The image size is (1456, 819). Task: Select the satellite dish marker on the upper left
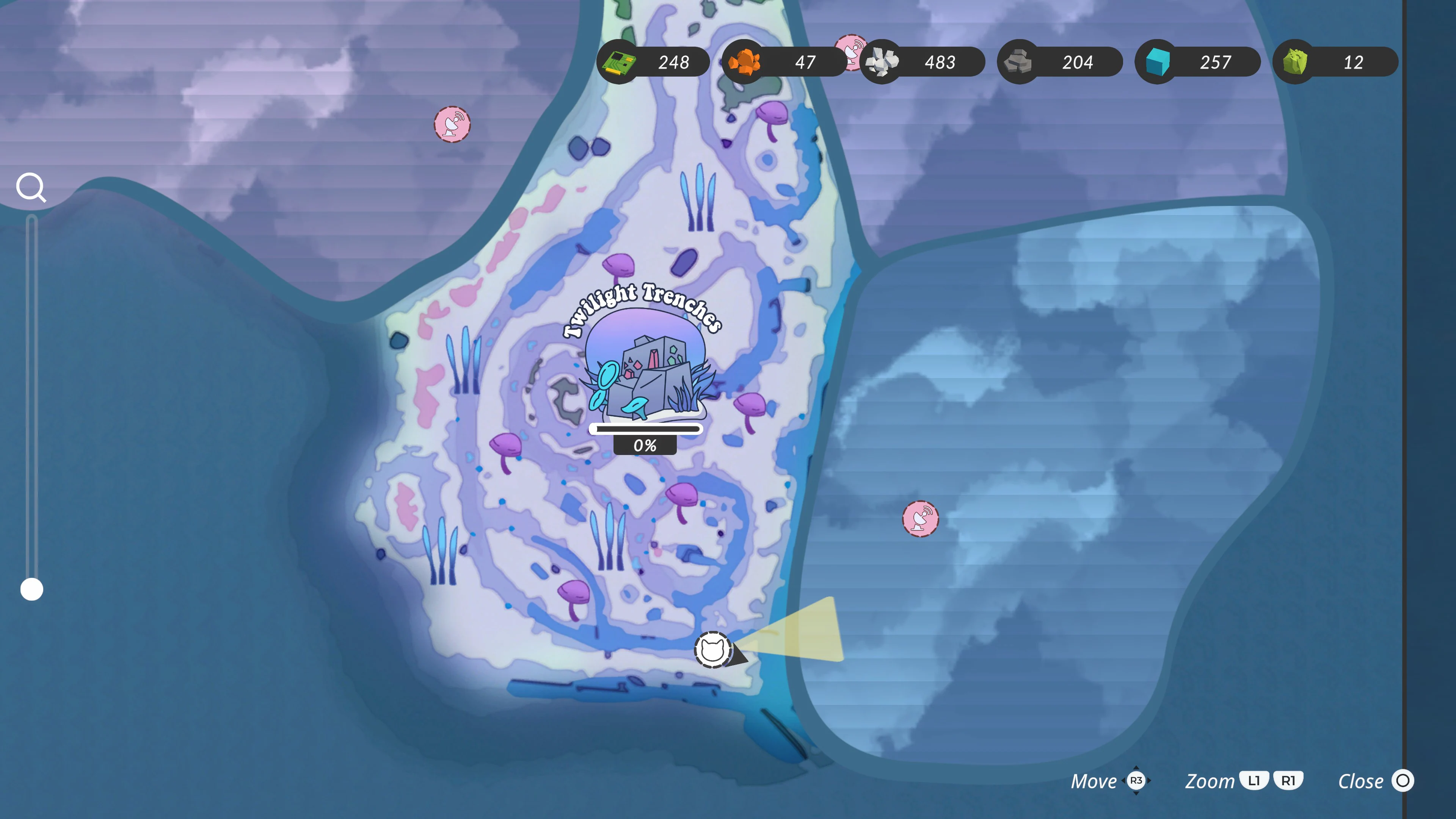click(x=452, y=125)
